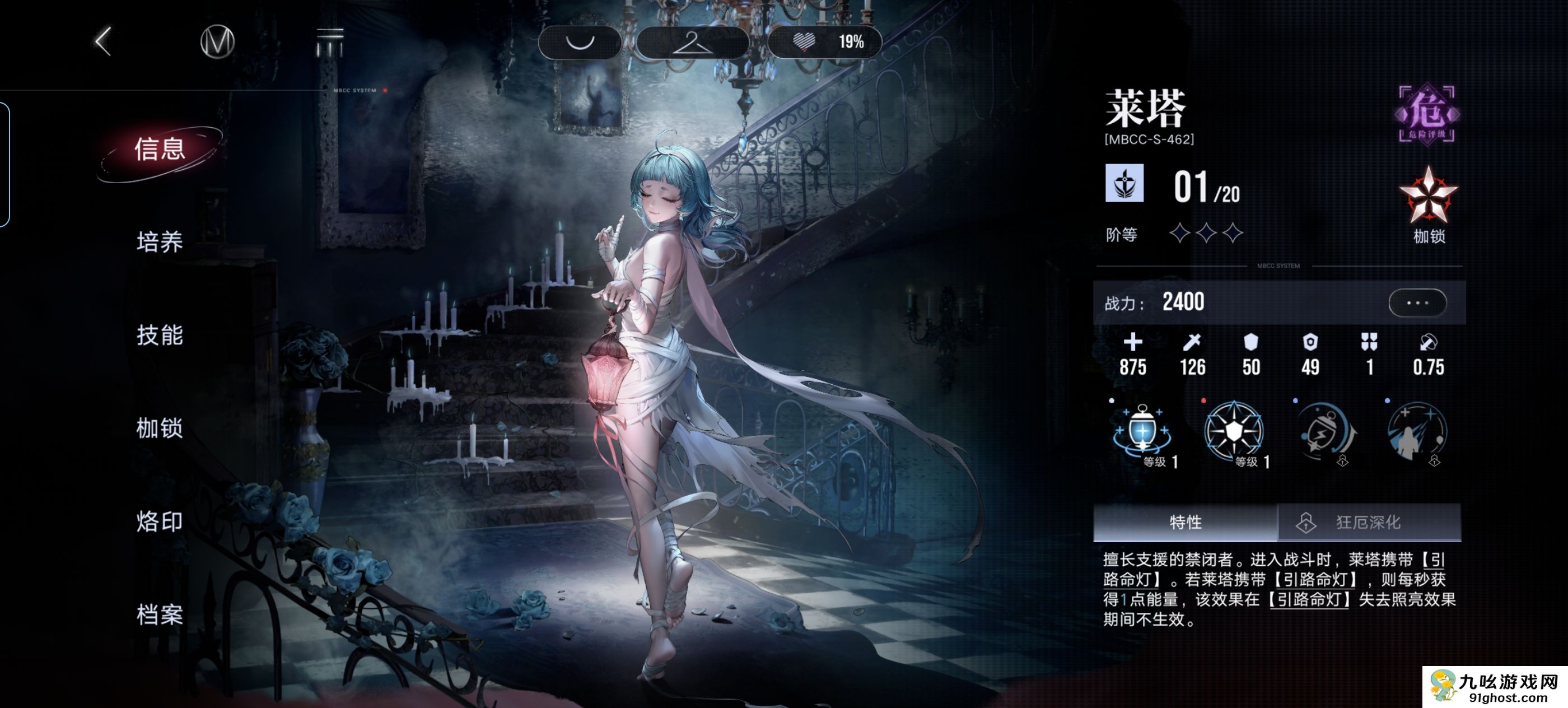Open the heart 19% affinity button
1568x708 pixels.
pyautogui.click(x=825, y=41)
